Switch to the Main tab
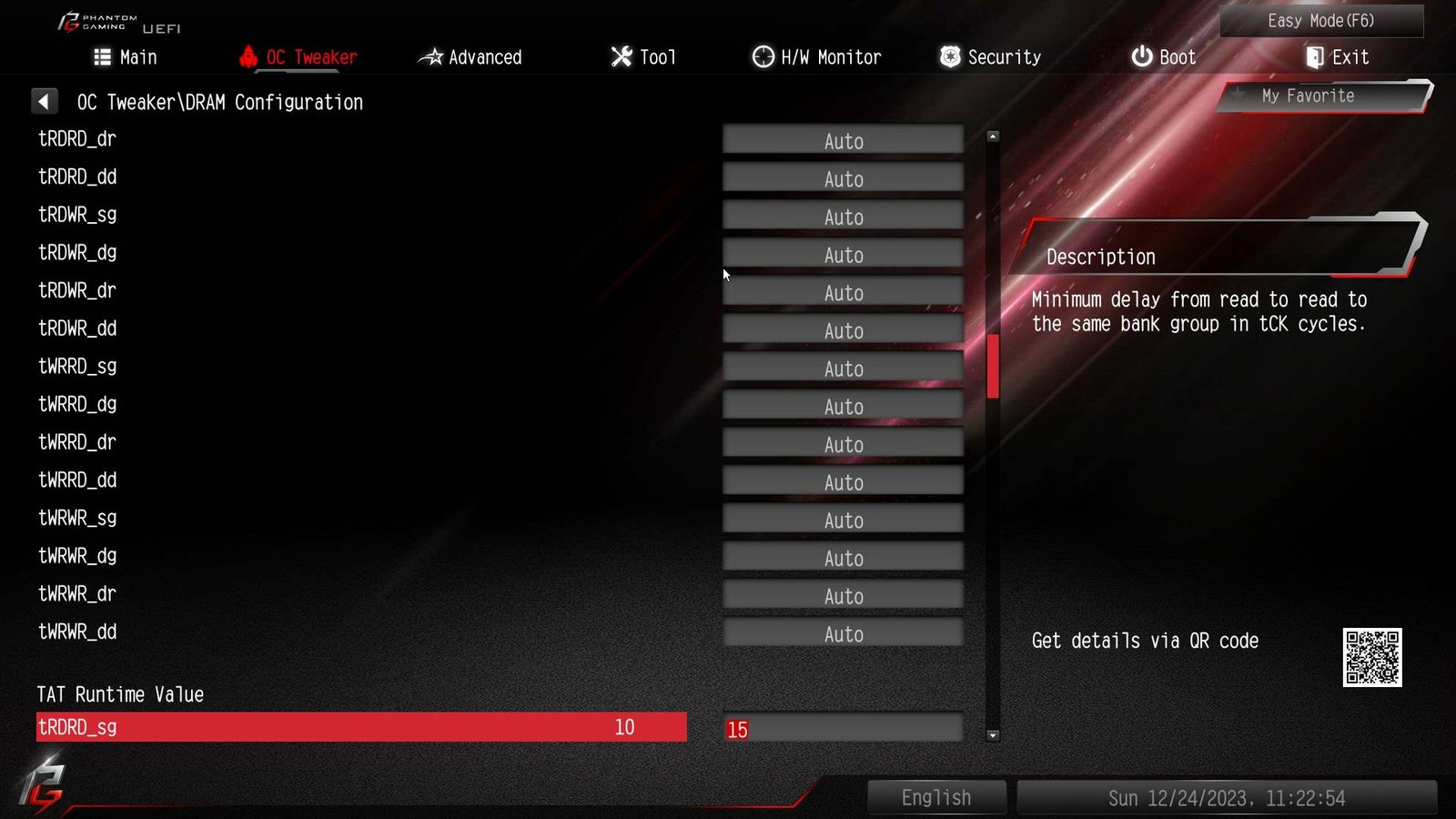1456x819 pixels. click(x=126, y=57)
